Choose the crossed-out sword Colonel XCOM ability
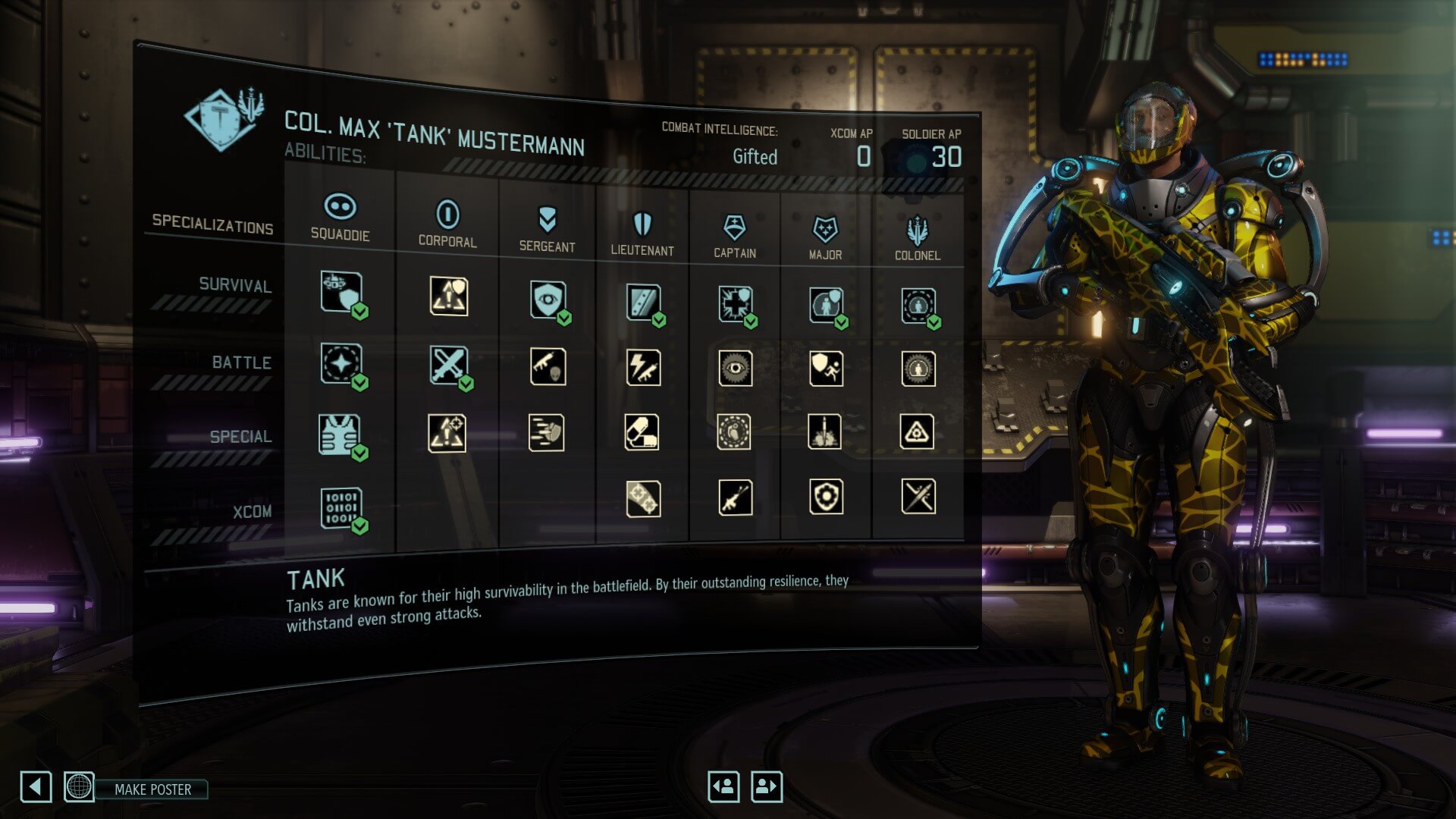Screen dimensions: 1456x819 [x=918, y=497]
